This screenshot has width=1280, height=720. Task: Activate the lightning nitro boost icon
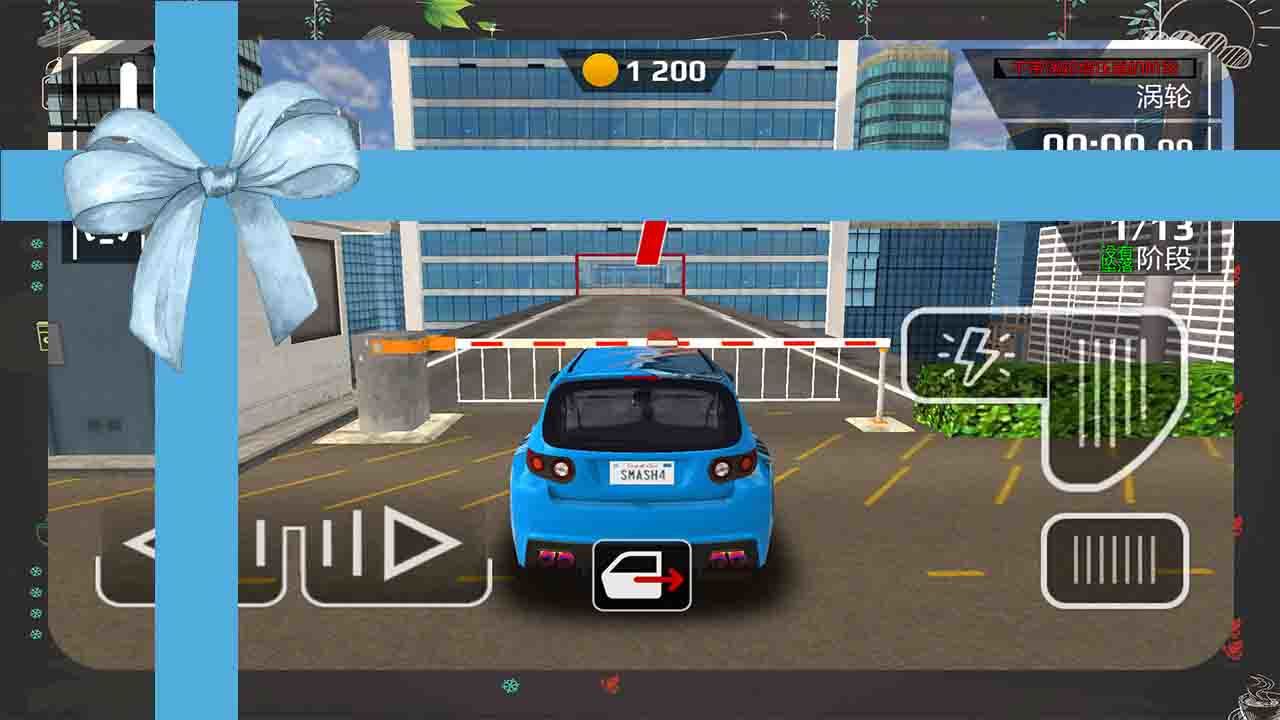tap(975, 353)
